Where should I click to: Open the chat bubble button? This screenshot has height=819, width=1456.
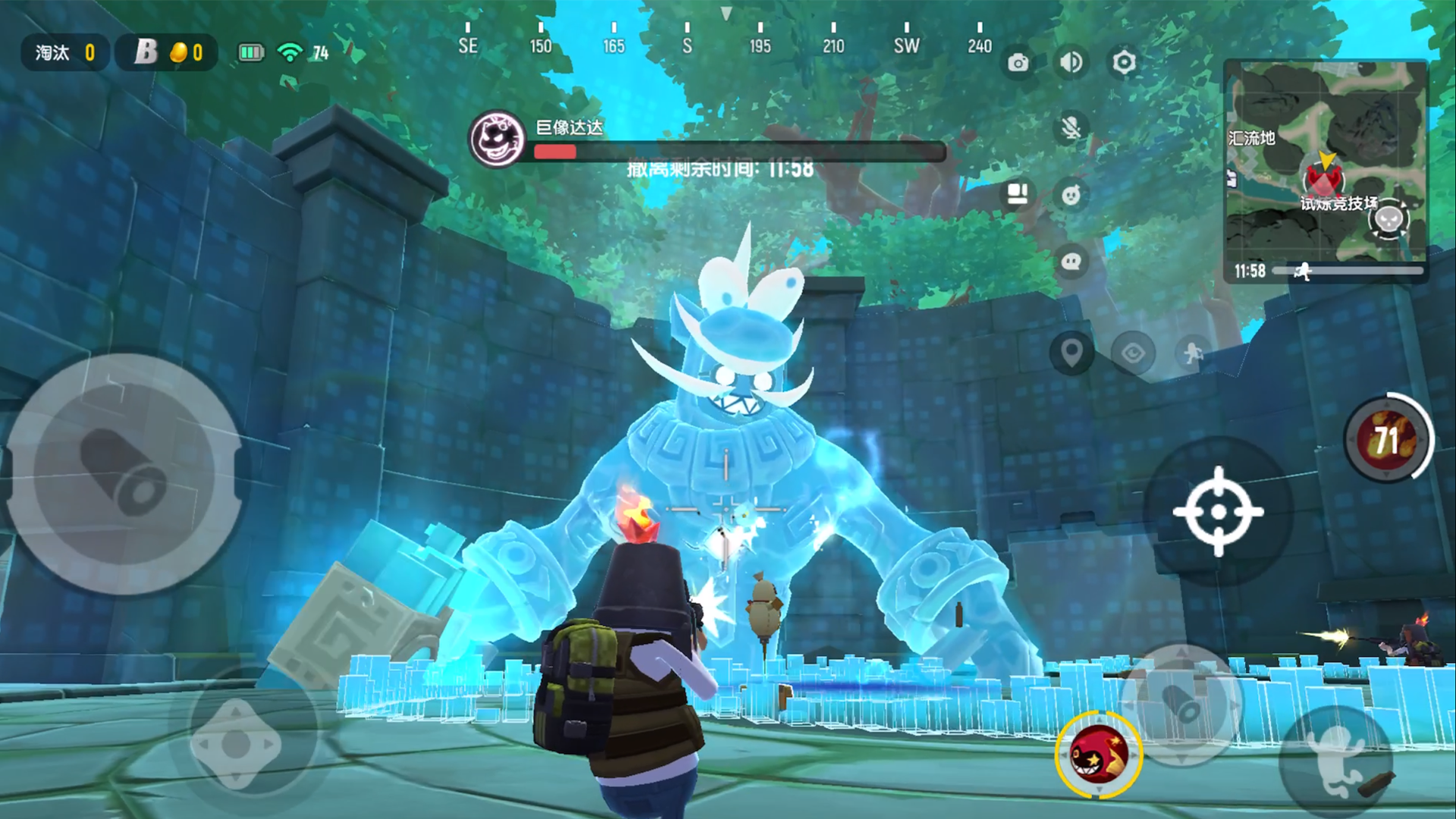[x=1071, y=262]
